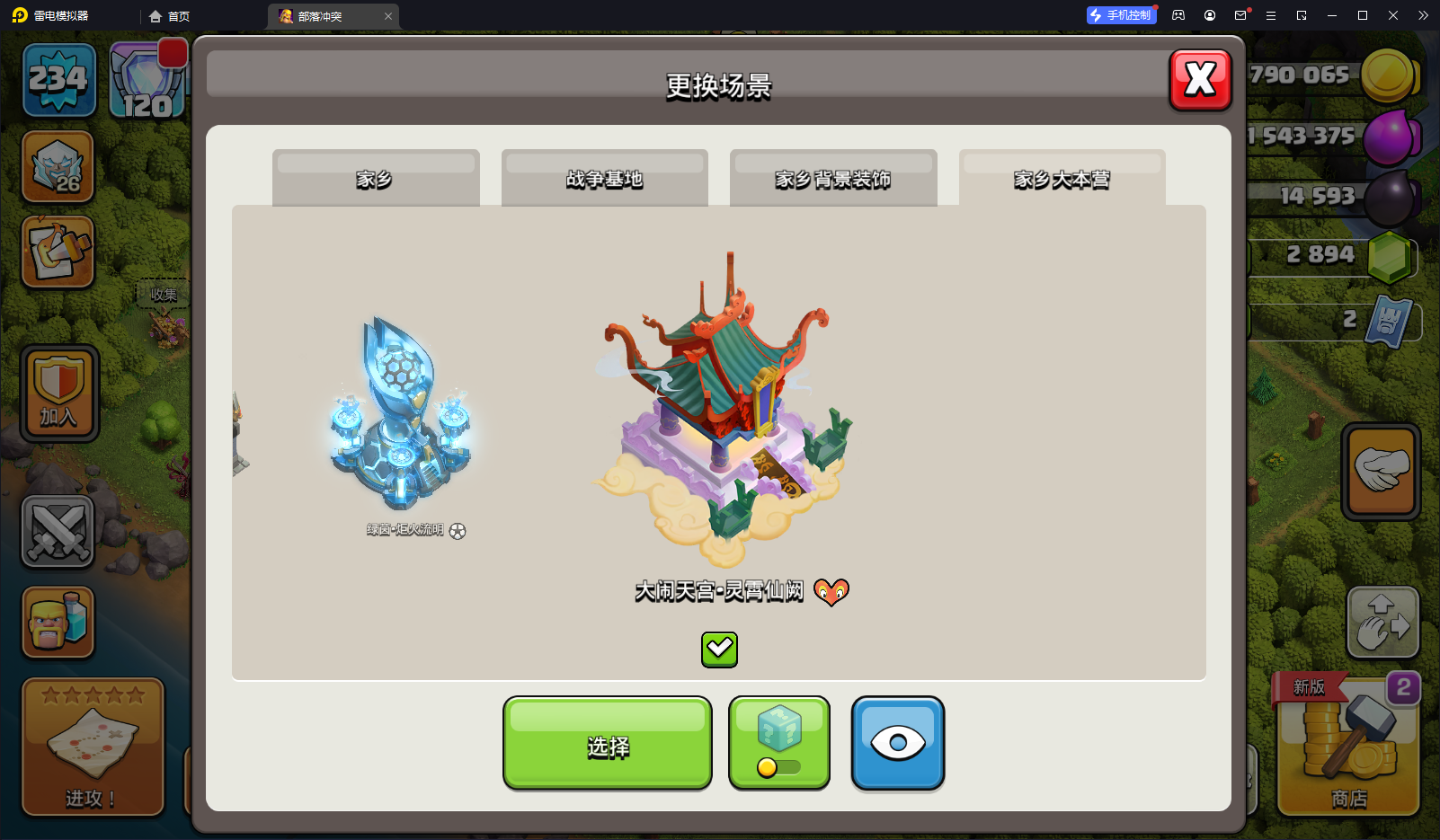Open the 进攻 attack map button
The width and height of the screenshot is (1440, 840).
(93, 747)
